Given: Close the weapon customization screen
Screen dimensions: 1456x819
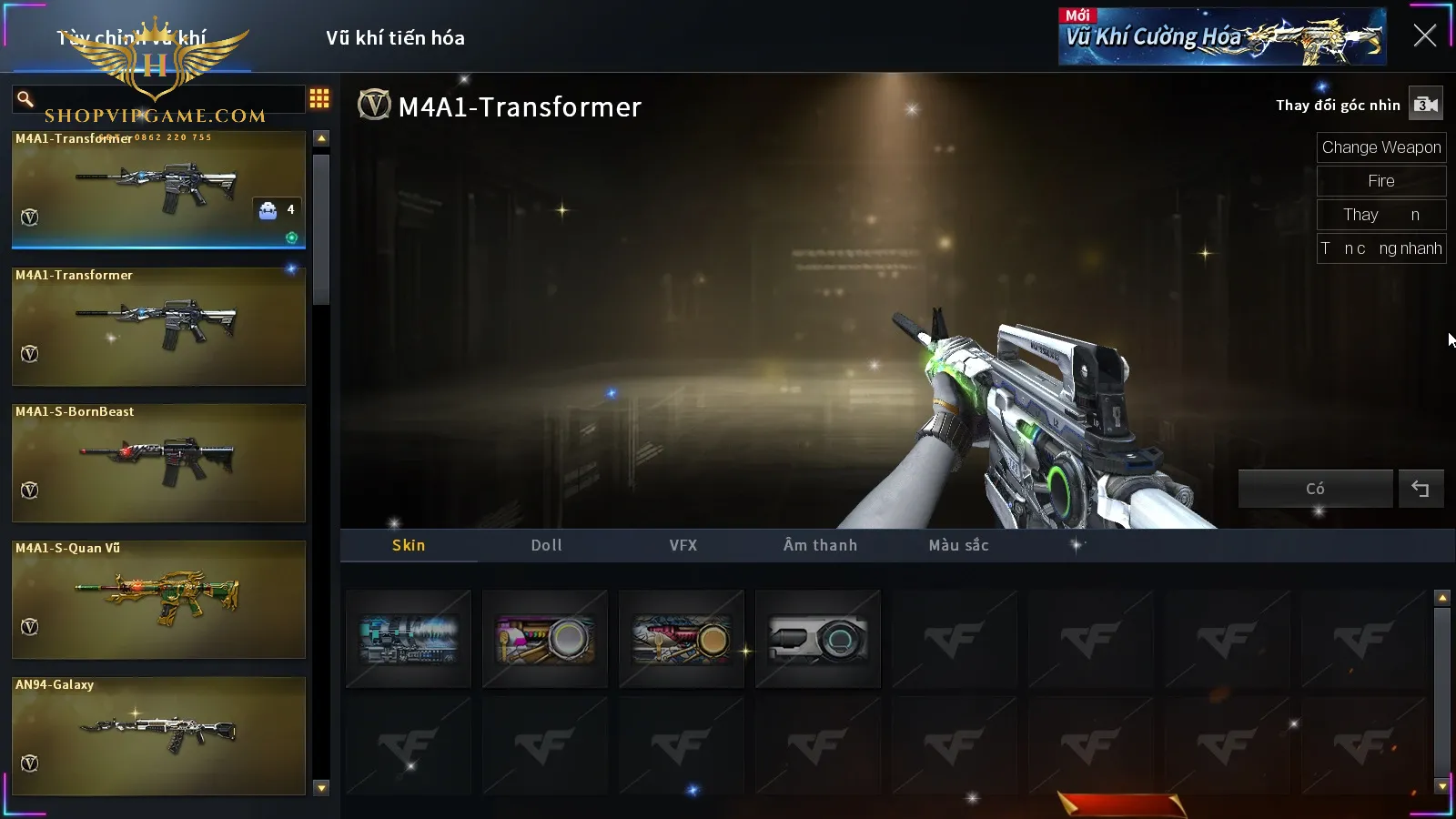Looking at the screenshot, I should pyautogui.click(x=1424, y=36).
